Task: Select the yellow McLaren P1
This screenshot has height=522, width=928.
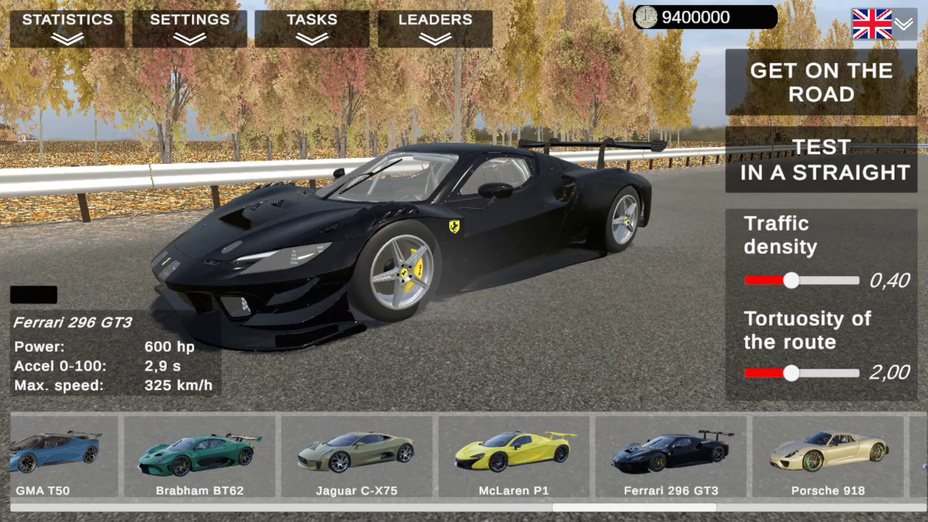Action: point(514,456)
